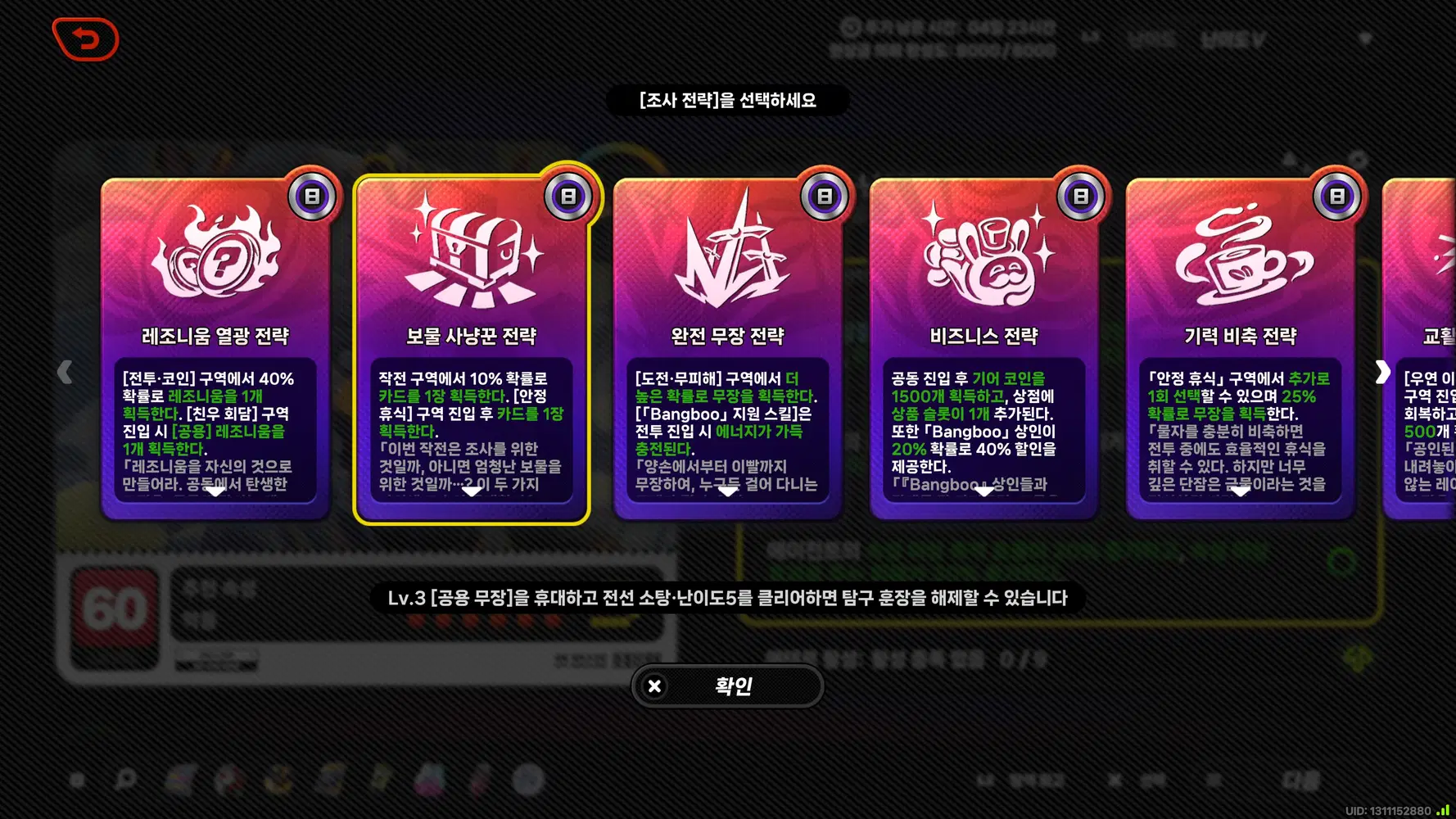Click the B badge on the 비즈니스 전략 card
1456x819 pixels.
pyautogui.click(x=1080, y=195)
